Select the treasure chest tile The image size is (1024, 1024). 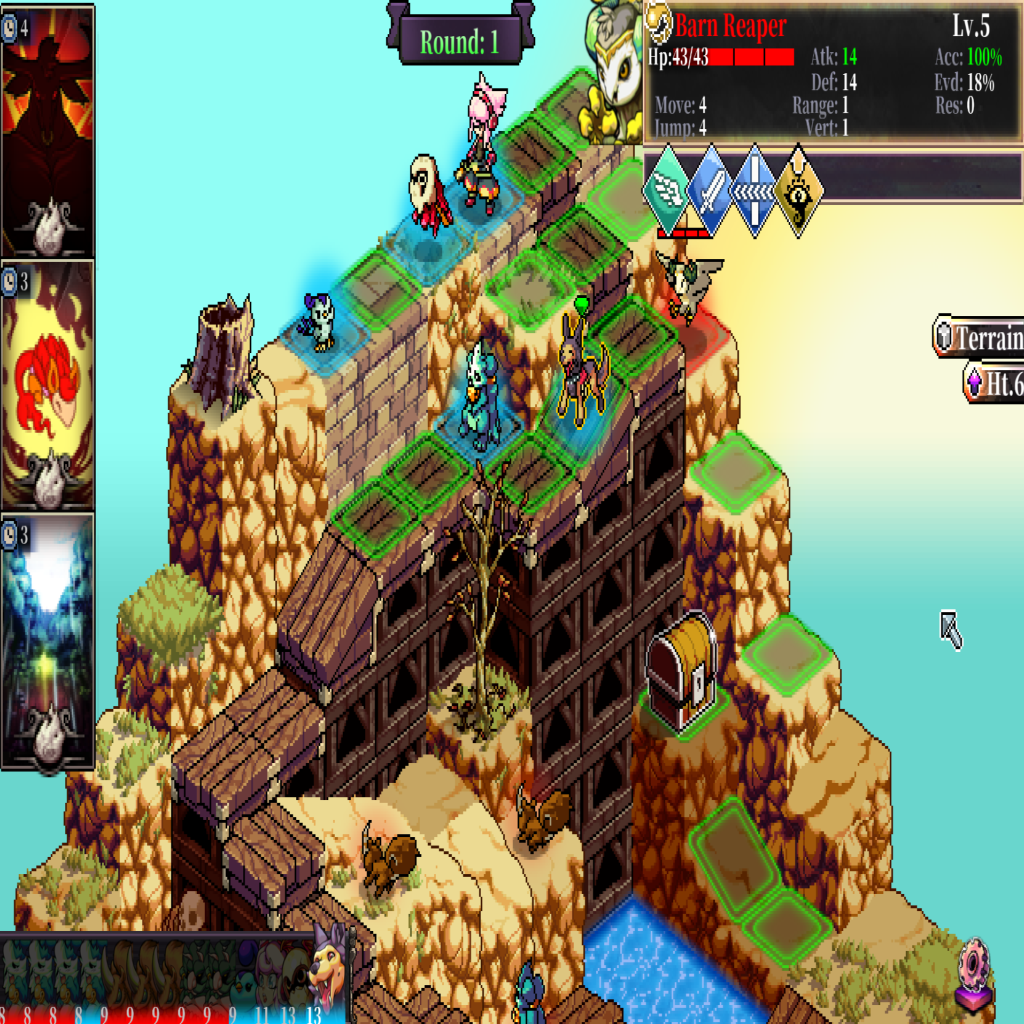[681, 670]
